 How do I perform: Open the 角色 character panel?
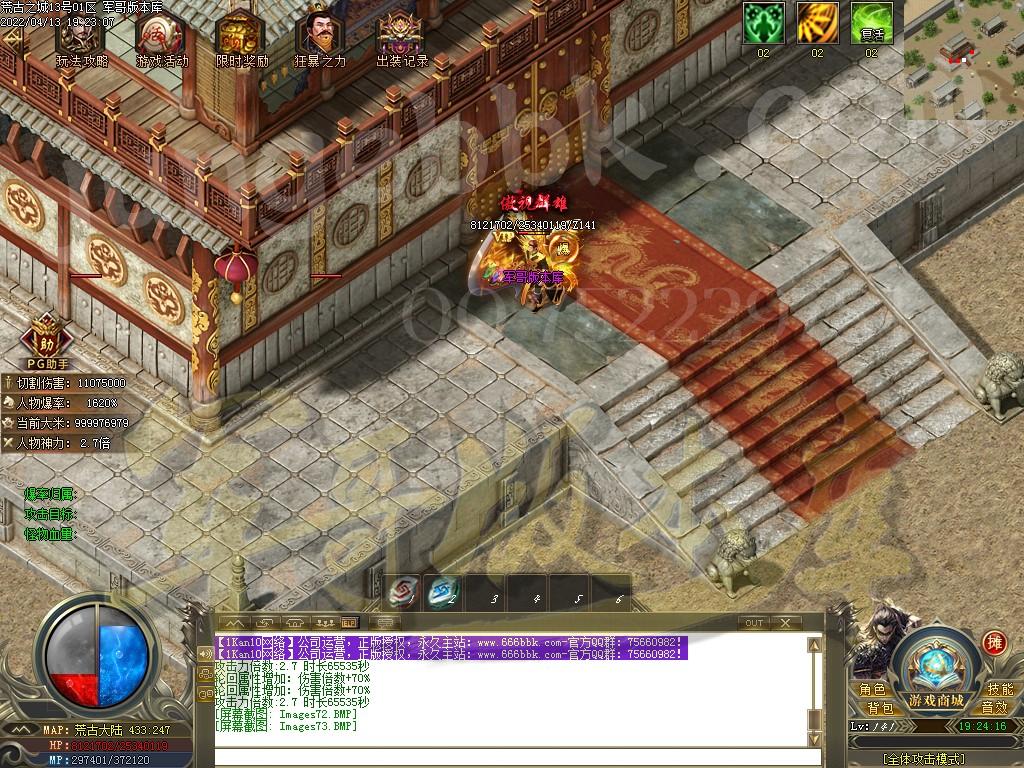[x=872, y=689]
